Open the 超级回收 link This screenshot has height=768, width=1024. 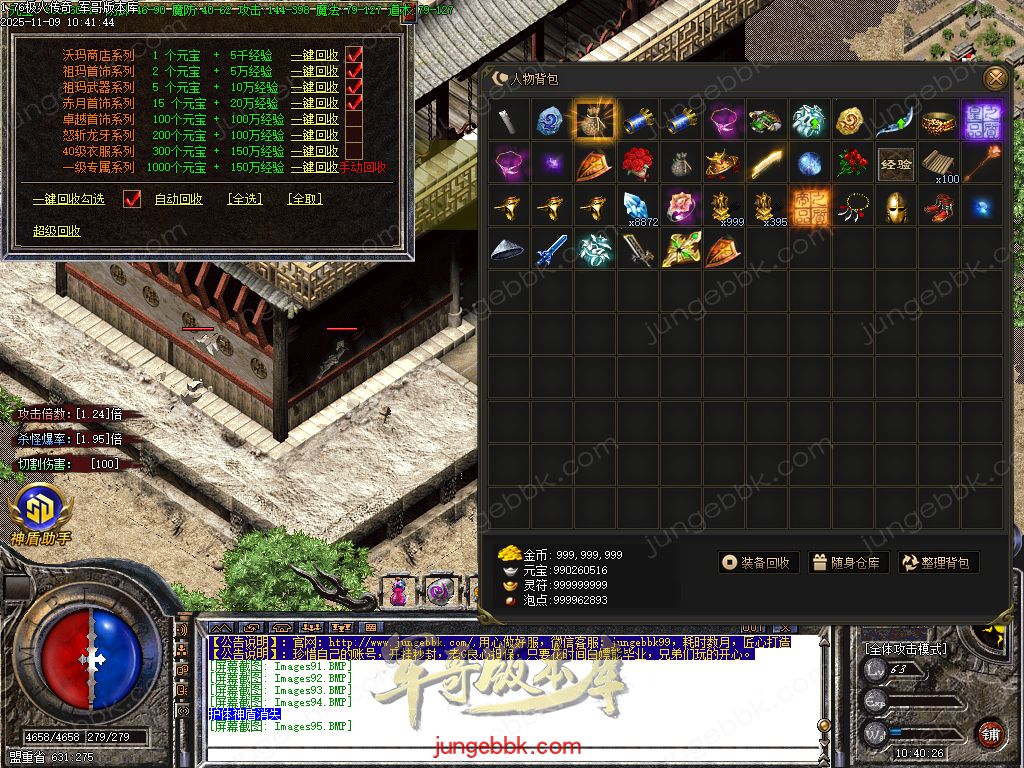pyautogui.click(x=56, y=231)
